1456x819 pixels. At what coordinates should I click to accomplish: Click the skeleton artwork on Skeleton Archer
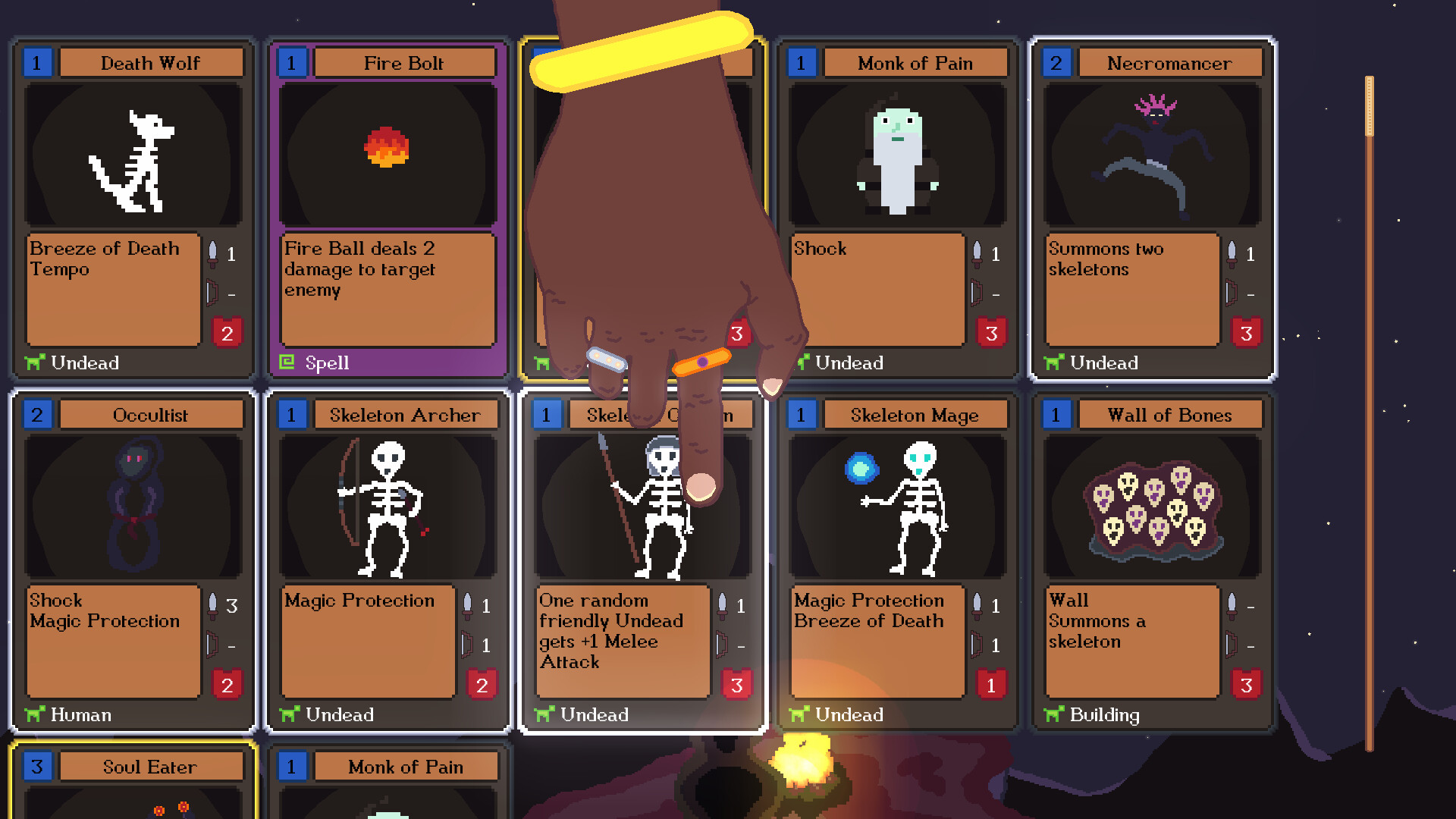click(x=388, y=504)
